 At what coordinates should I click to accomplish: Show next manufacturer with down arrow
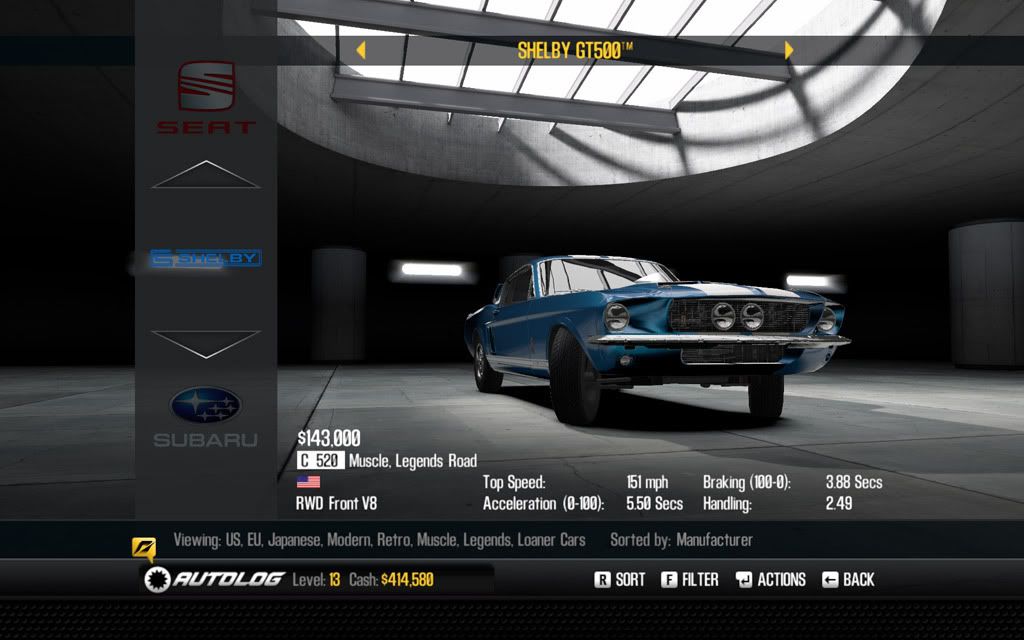point(206,343)
